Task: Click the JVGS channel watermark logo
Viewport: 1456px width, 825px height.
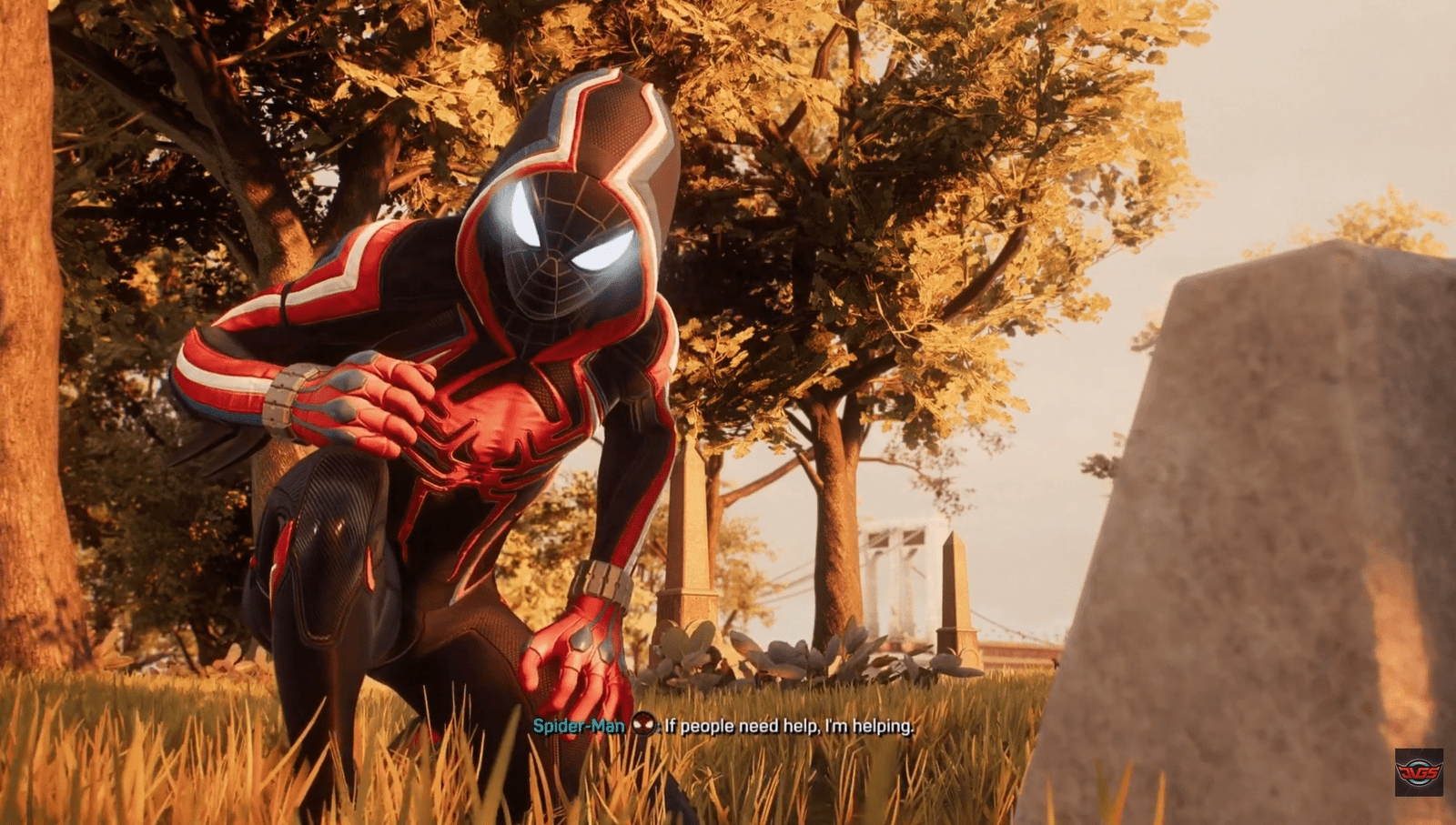Action: [1419, 772]
